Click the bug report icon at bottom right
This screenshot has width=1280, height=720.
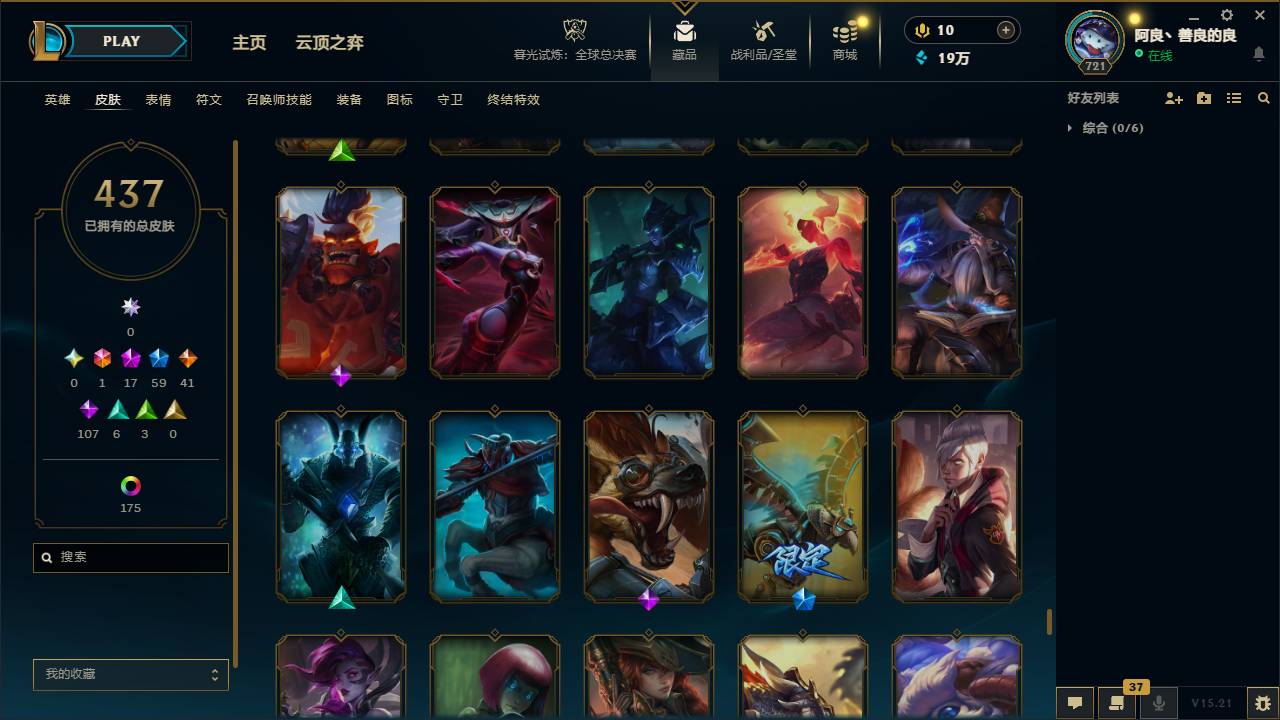1260,703
